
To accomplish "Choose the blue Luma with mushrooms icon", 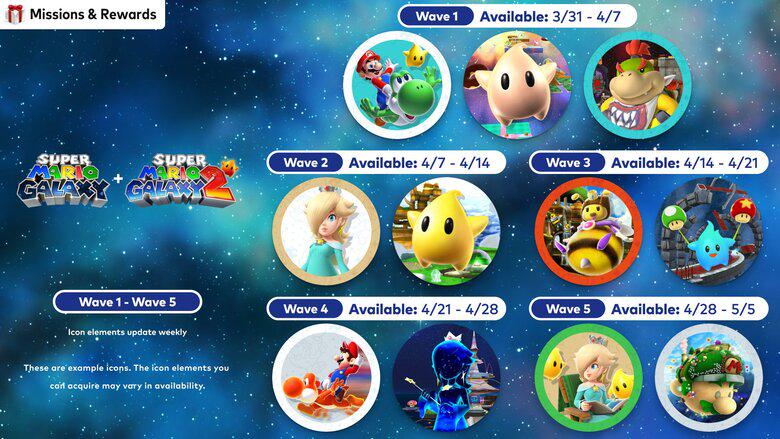I will pyautogui.click(x=708, y=230).
